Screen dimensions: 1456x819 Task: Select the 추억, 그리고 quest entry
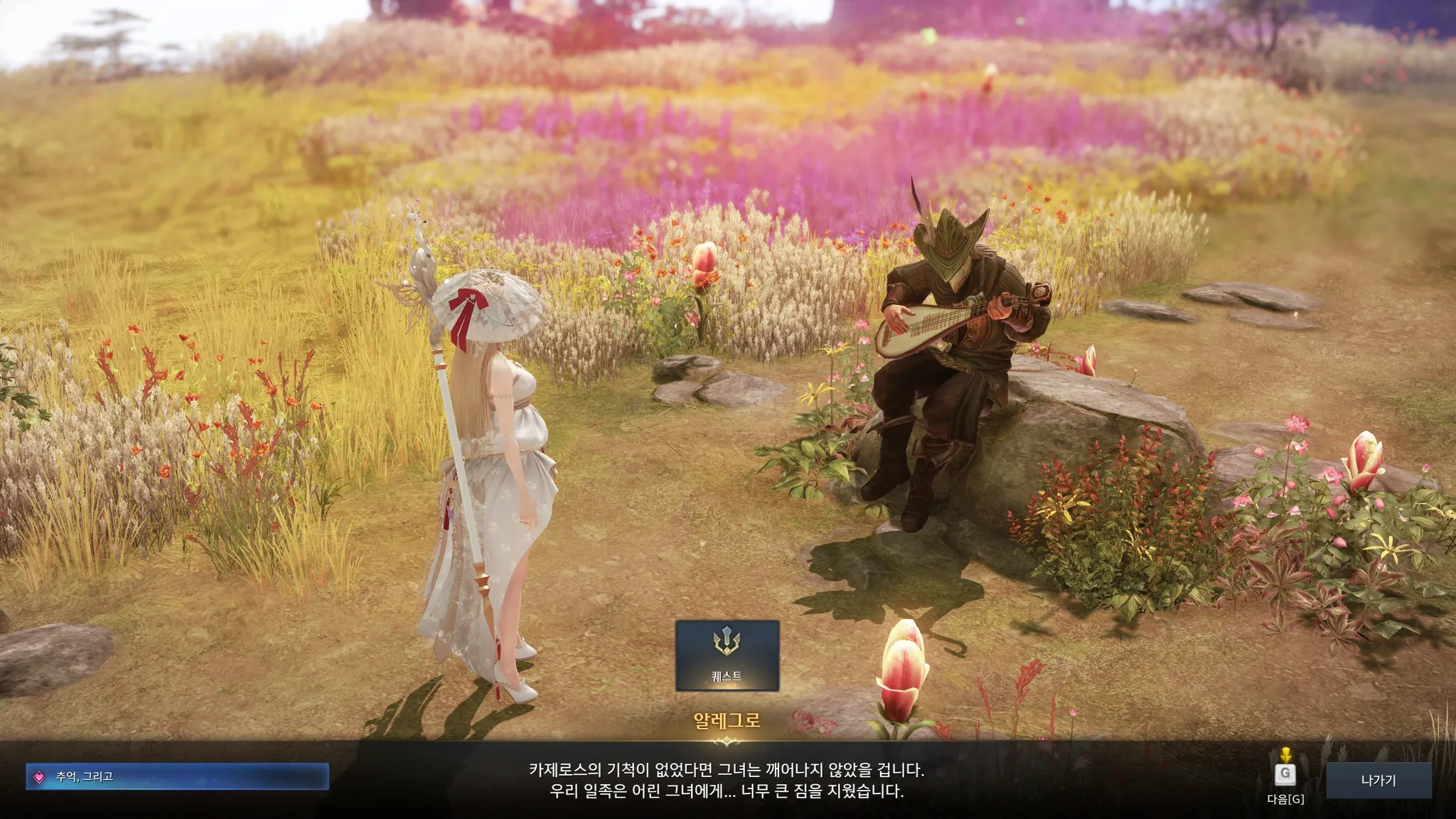pyautogui.click(x=177, y=776)
